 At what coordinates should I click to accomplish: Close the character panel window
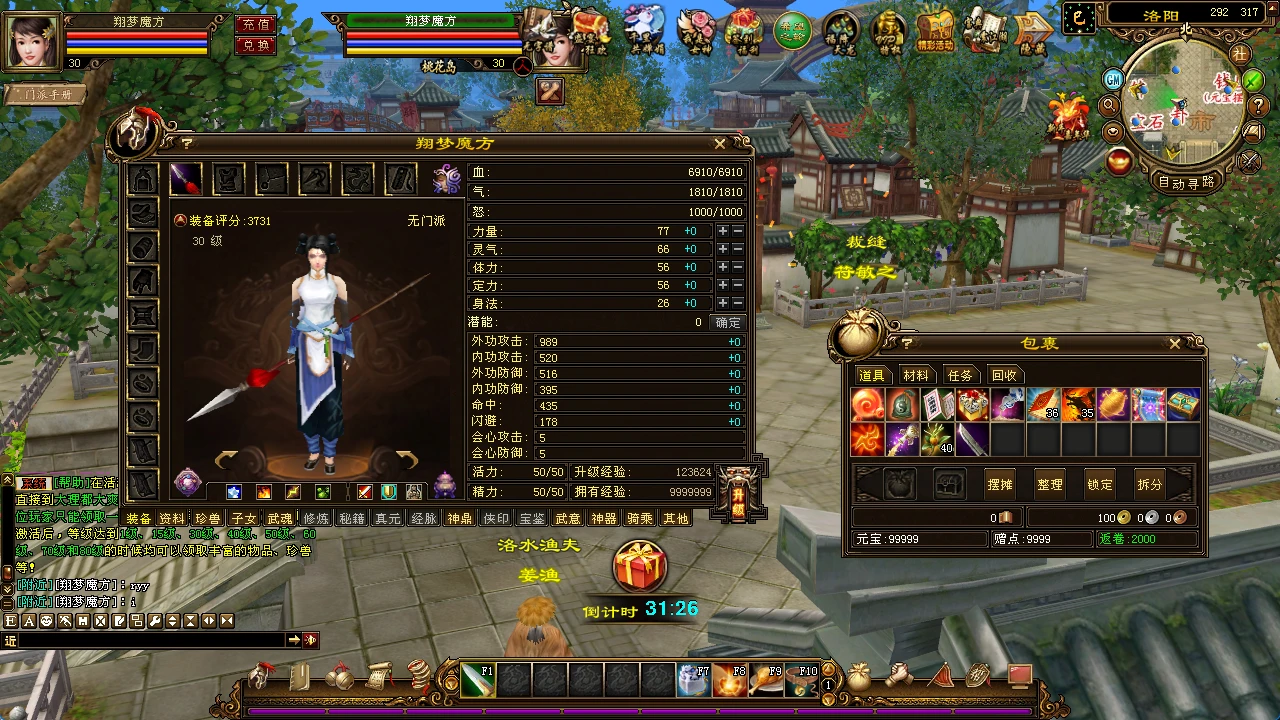tap(720, 144)
